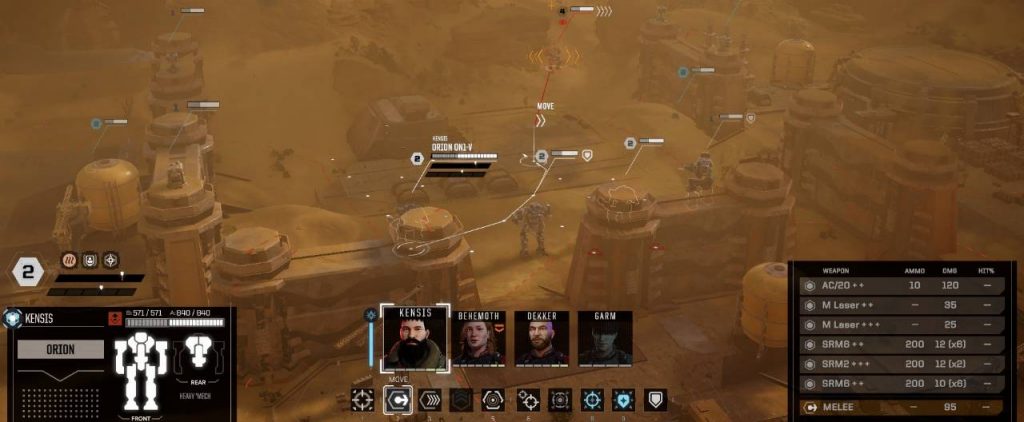Select Kensis pilot portrait
The width and height of the screenshot is (1024, 422).
415,339
